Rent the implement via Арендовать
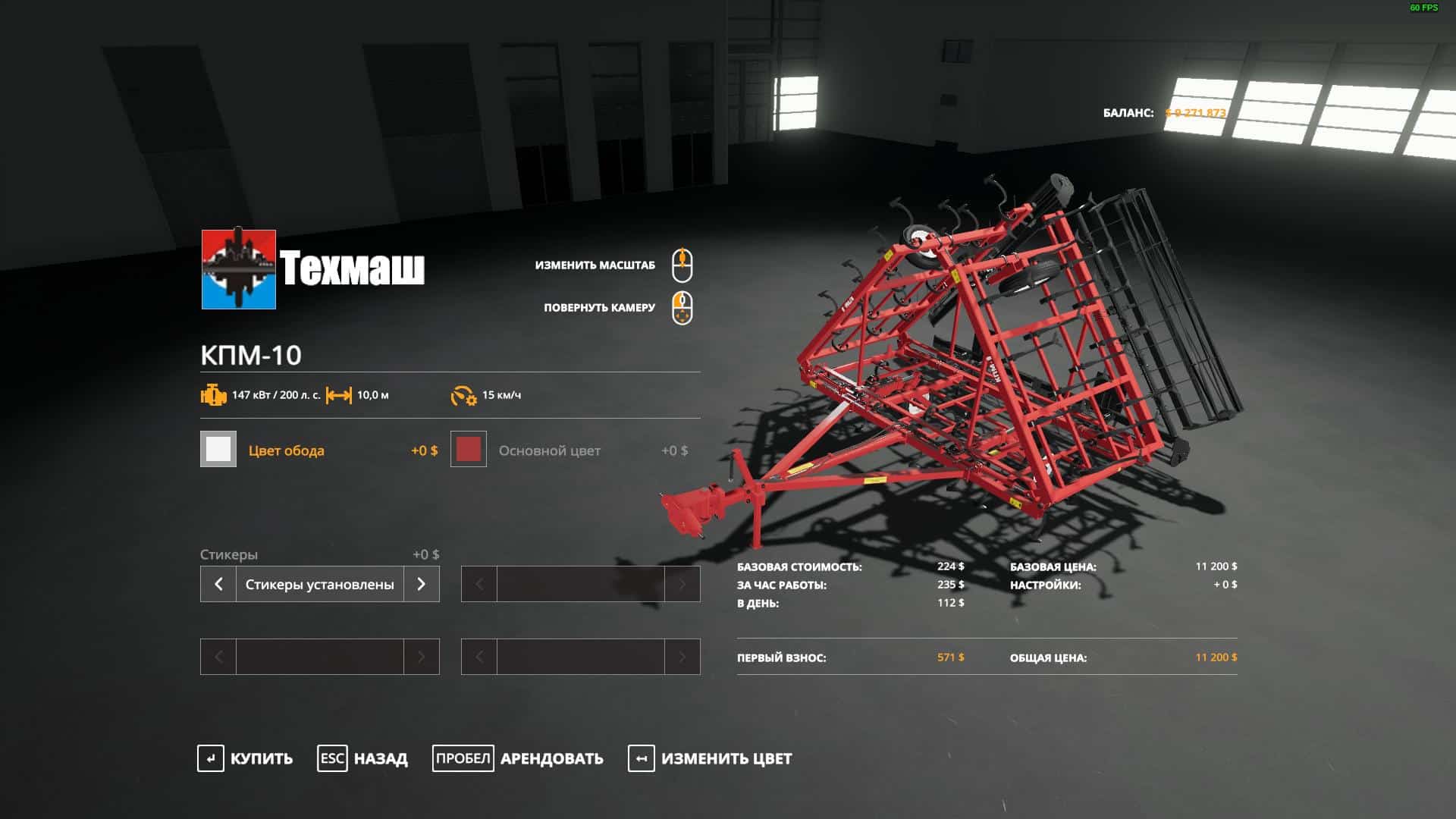Image resolution: width=1456 pixels, height=819 pixels. [518, 758]
